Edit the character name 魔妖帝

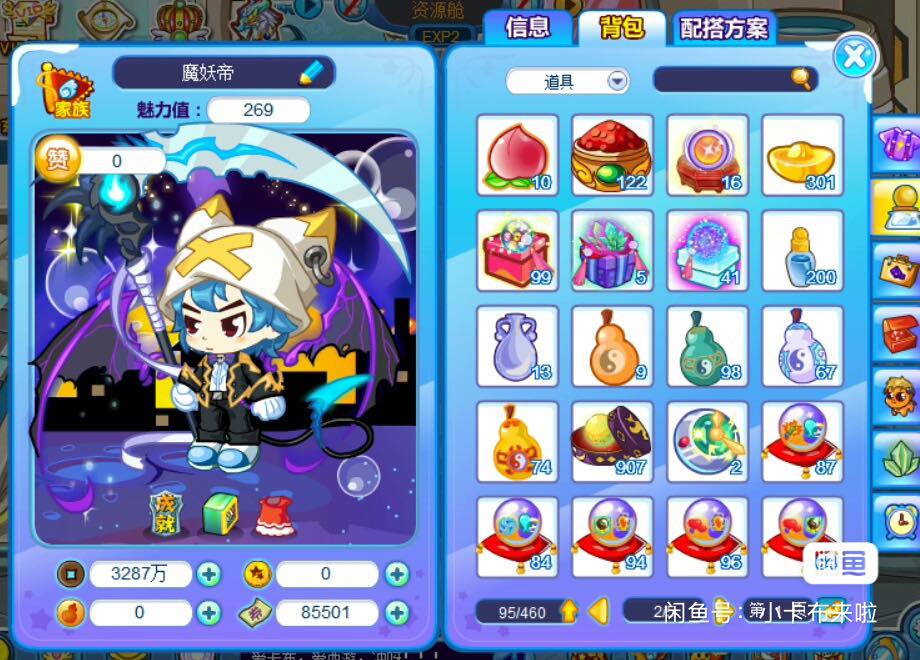point(312,72)
